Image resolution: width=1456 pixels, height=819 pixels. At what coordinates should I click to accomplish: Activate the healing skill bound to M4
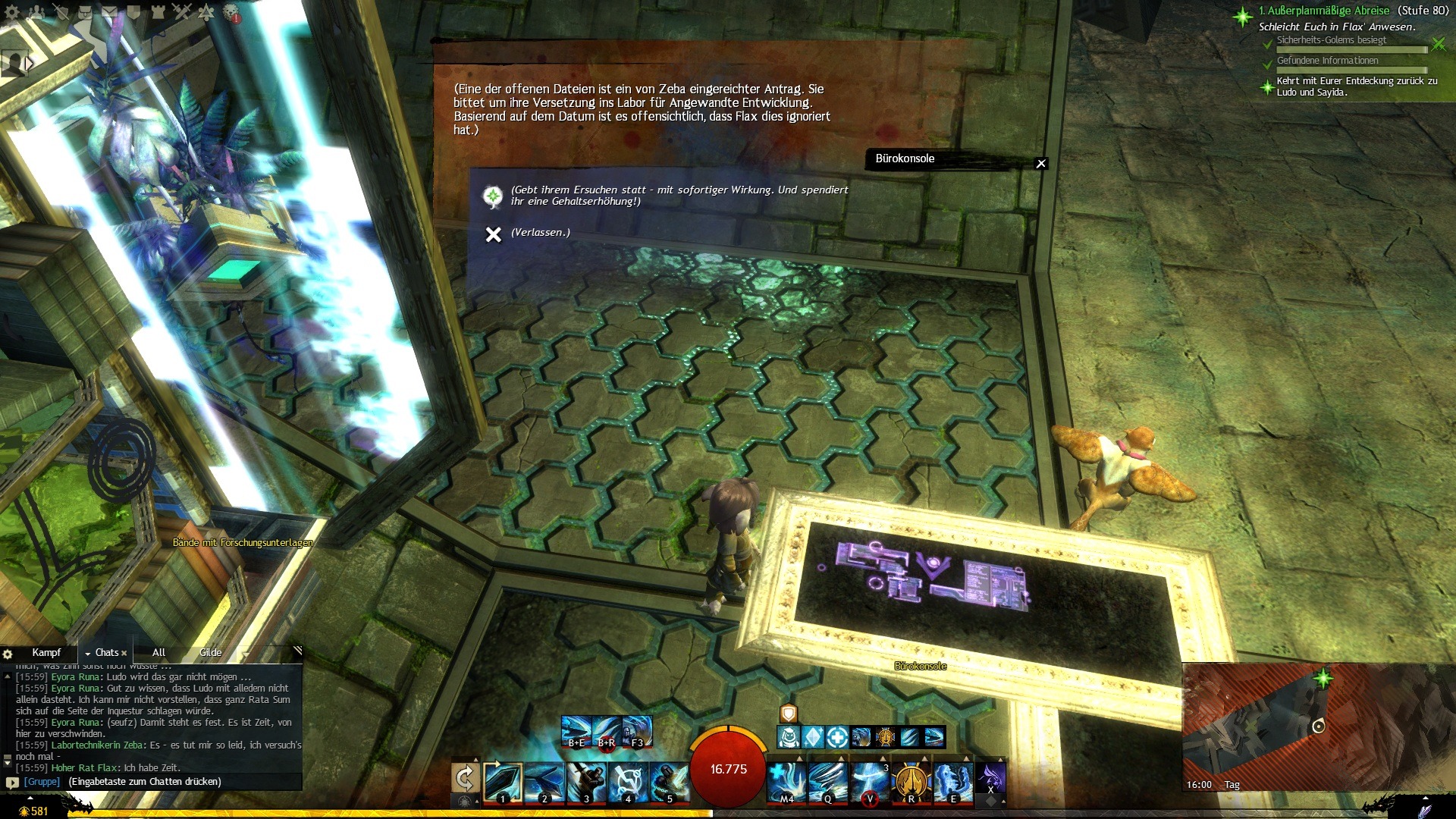pyautogui.click(x=786, y=783)
